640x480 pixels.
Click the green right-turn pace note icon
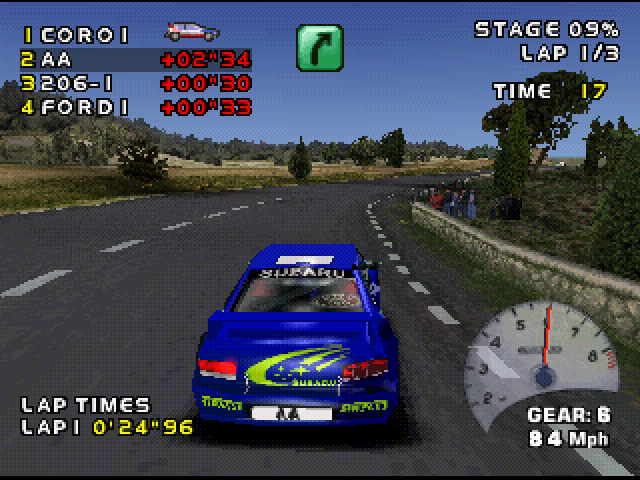coord(319,48)
